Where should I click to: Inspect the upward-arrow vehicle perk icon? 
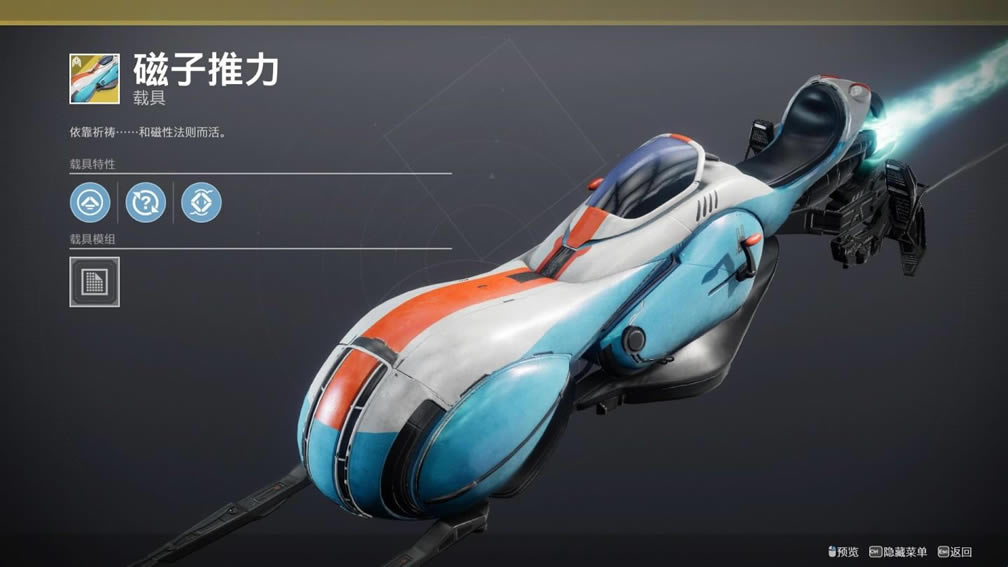[x=90, y=202]
